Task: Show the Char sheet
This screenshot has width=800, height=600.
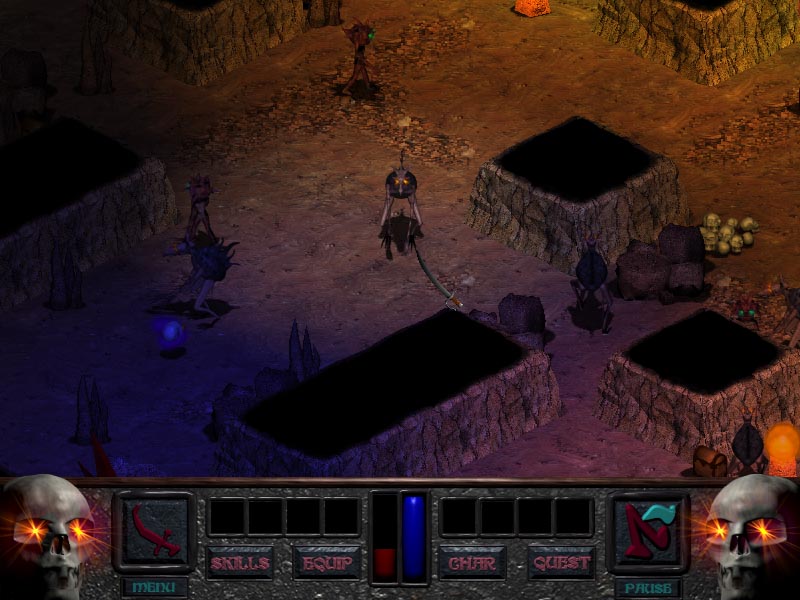Action: [x=473, y=563]
